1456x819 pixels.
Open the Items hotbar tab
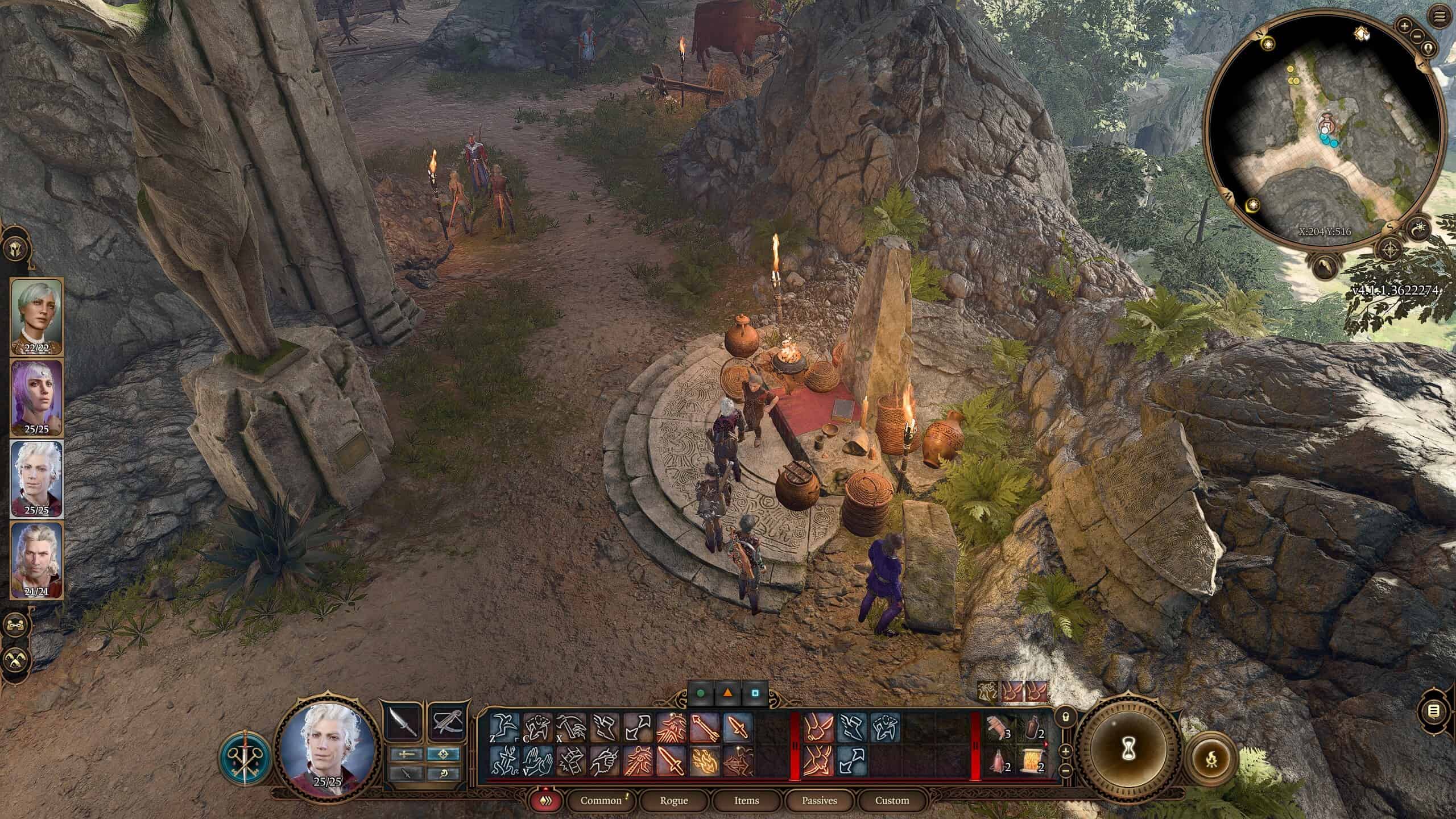tap(746, 800)
